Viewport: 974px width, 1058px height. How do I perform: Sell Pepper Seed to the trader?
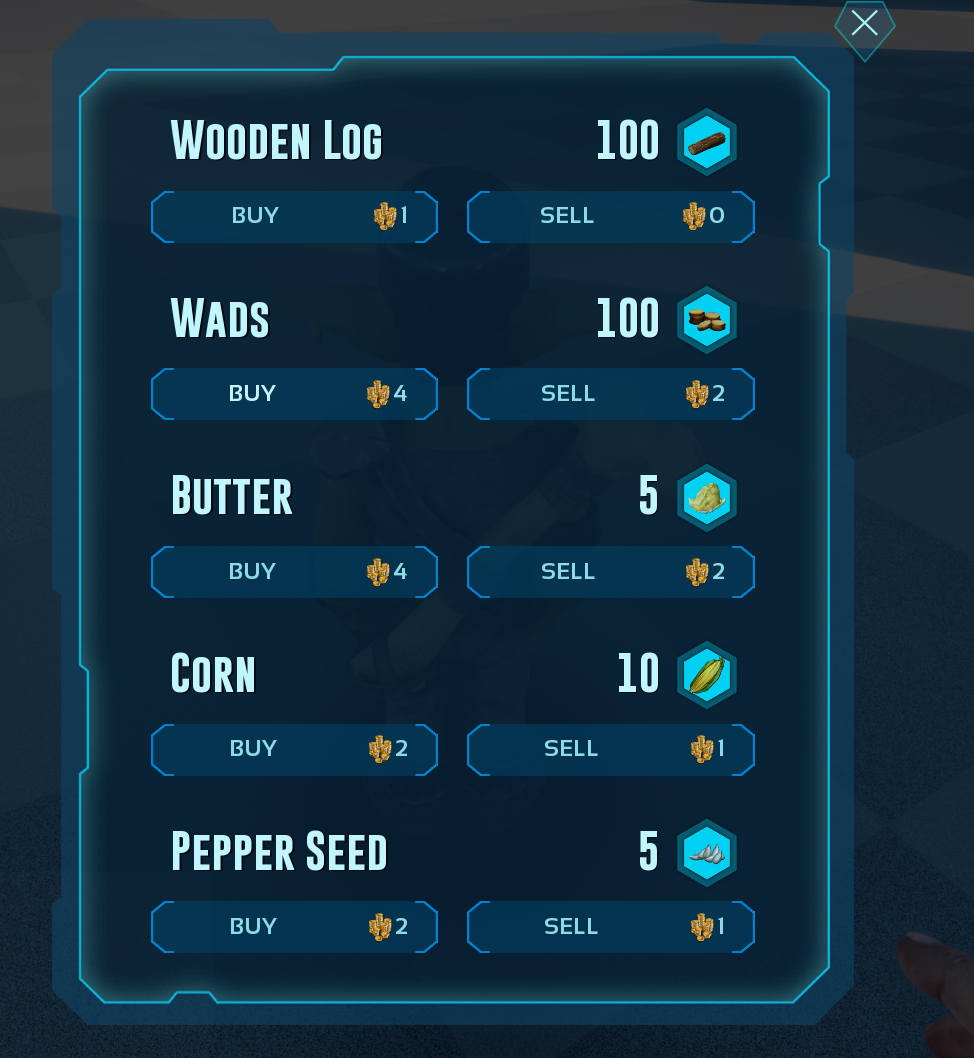coord(610,927)
